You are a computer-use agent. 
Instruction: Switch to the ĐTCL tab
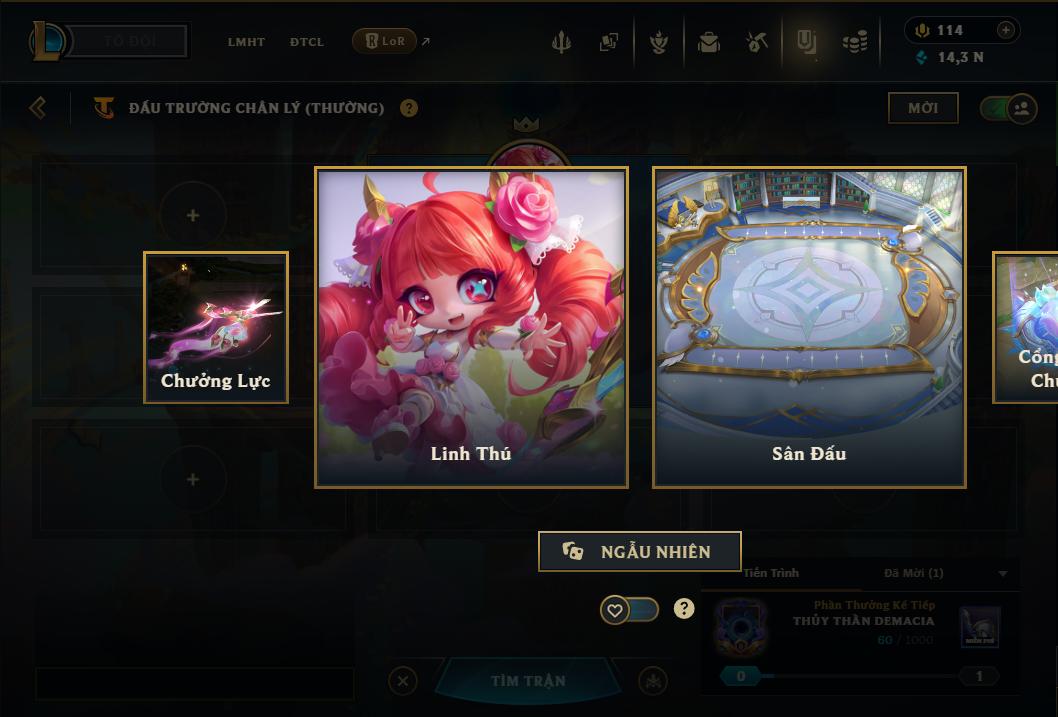pos(307,42)
